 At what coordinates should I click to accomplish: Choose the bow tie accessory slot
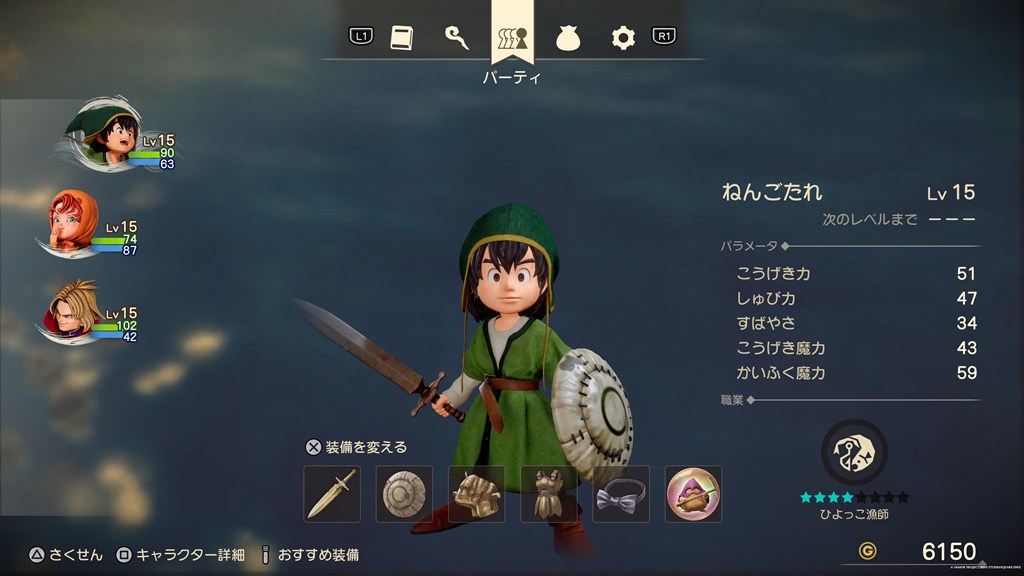coord(620,493)
